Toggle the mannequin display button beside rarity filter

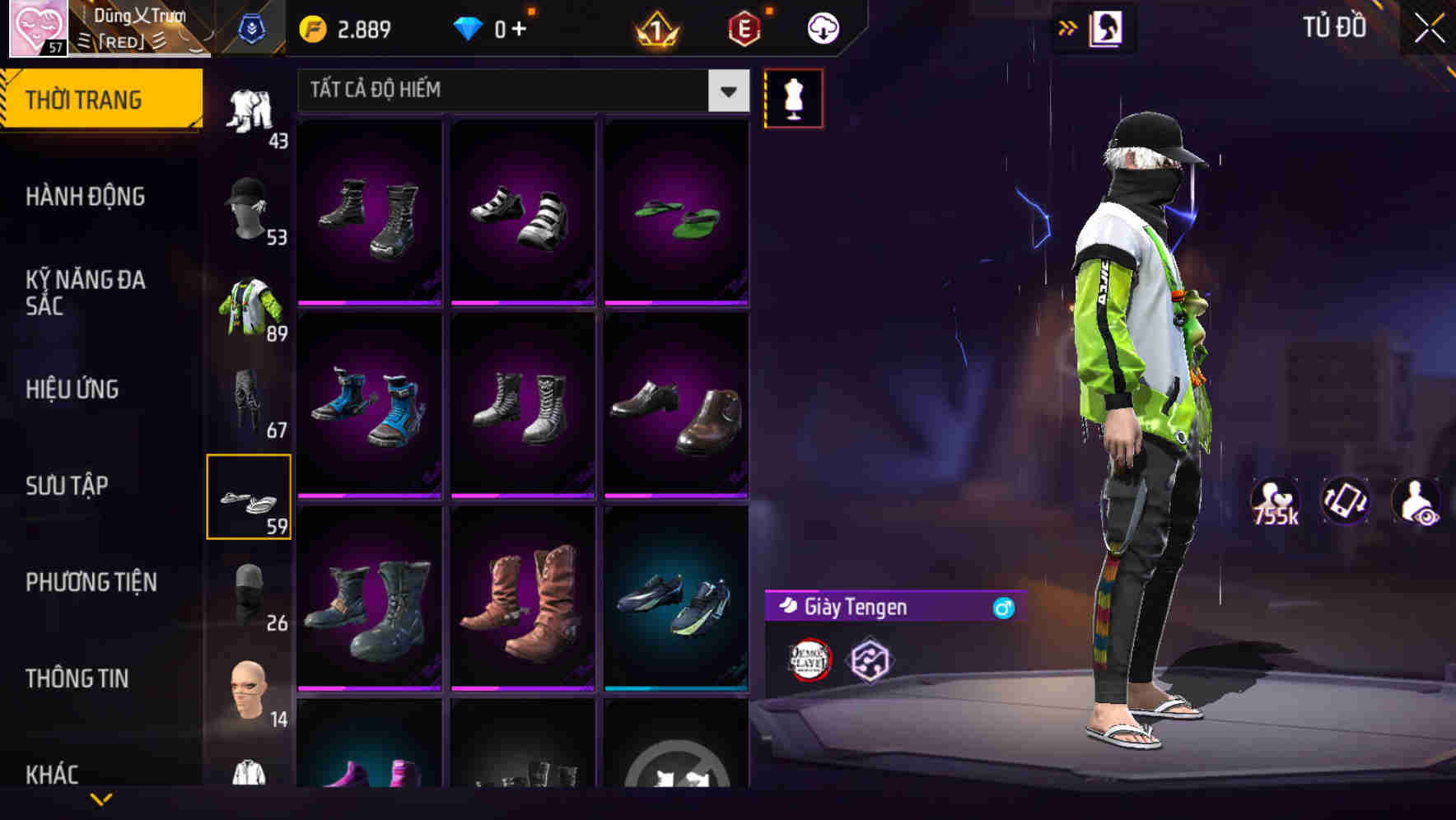[x=793, y=97]
